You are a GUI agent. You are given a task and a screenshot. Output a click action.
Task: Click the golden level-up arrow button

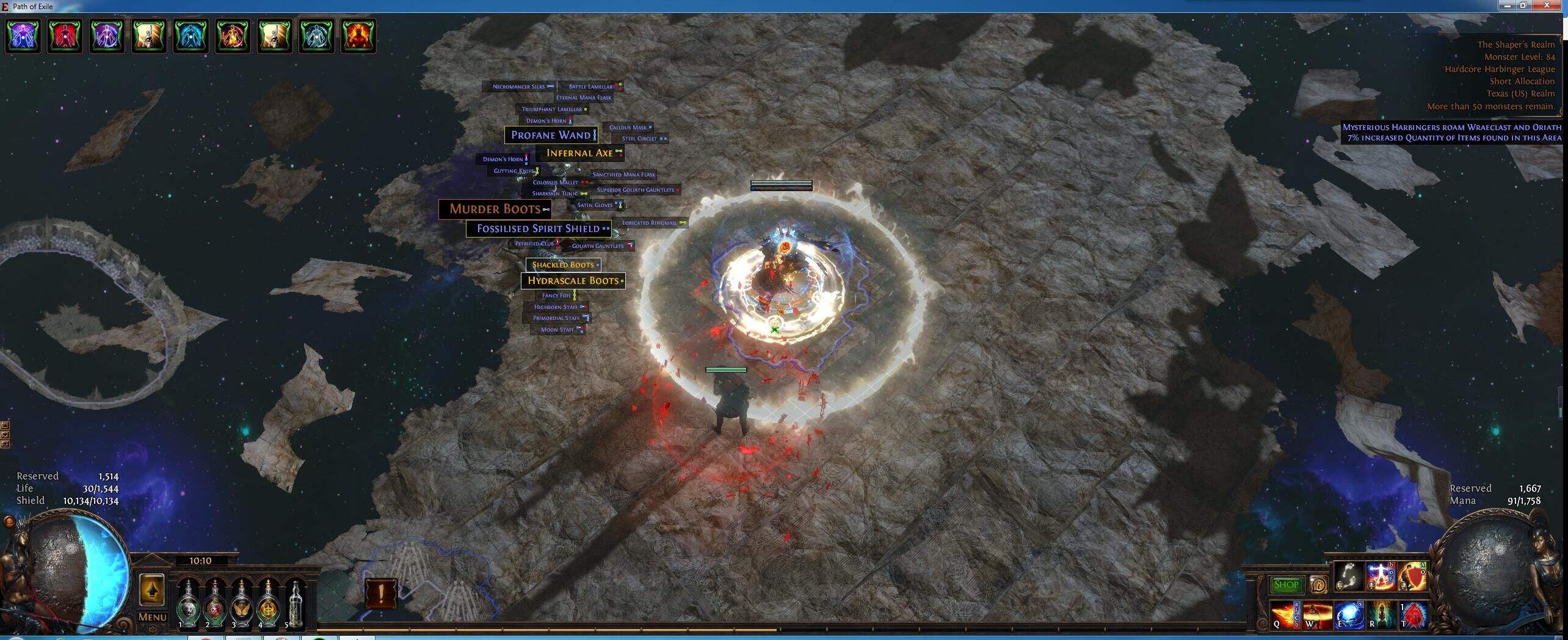pyautogui.click(x=151, y=590)
